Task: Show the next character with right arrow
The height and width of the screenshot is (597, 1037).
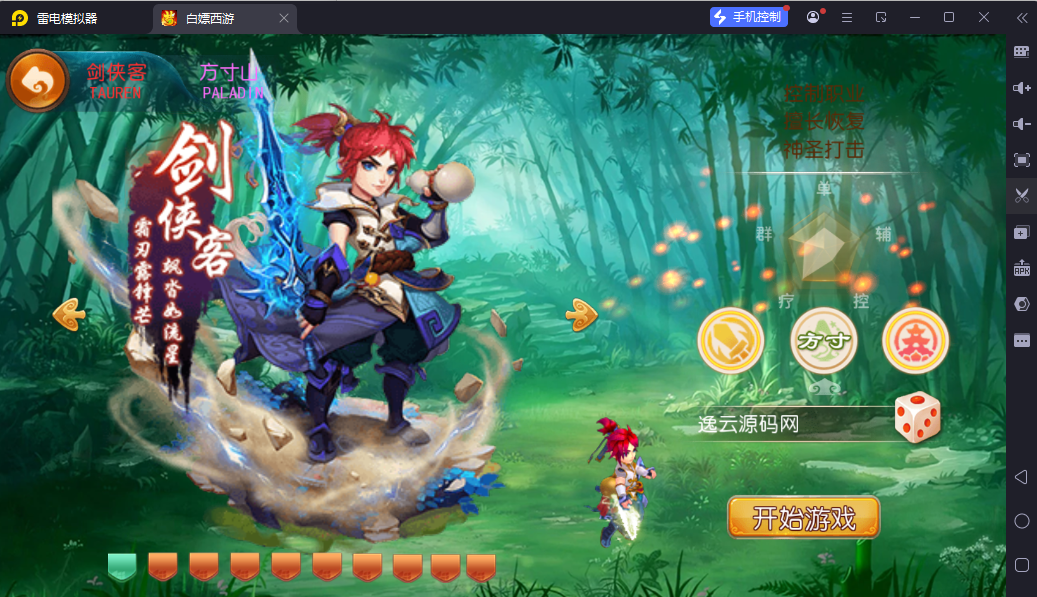Action: [x=582, y=315]
